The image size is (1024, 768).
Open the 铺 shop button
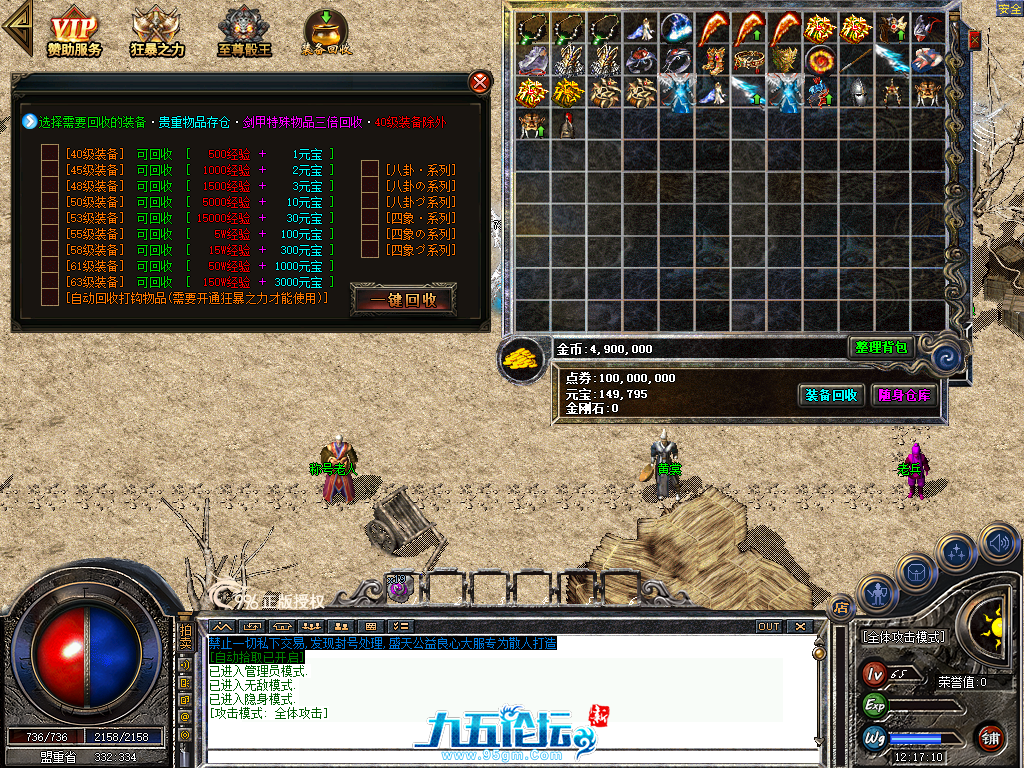(990, 737)
